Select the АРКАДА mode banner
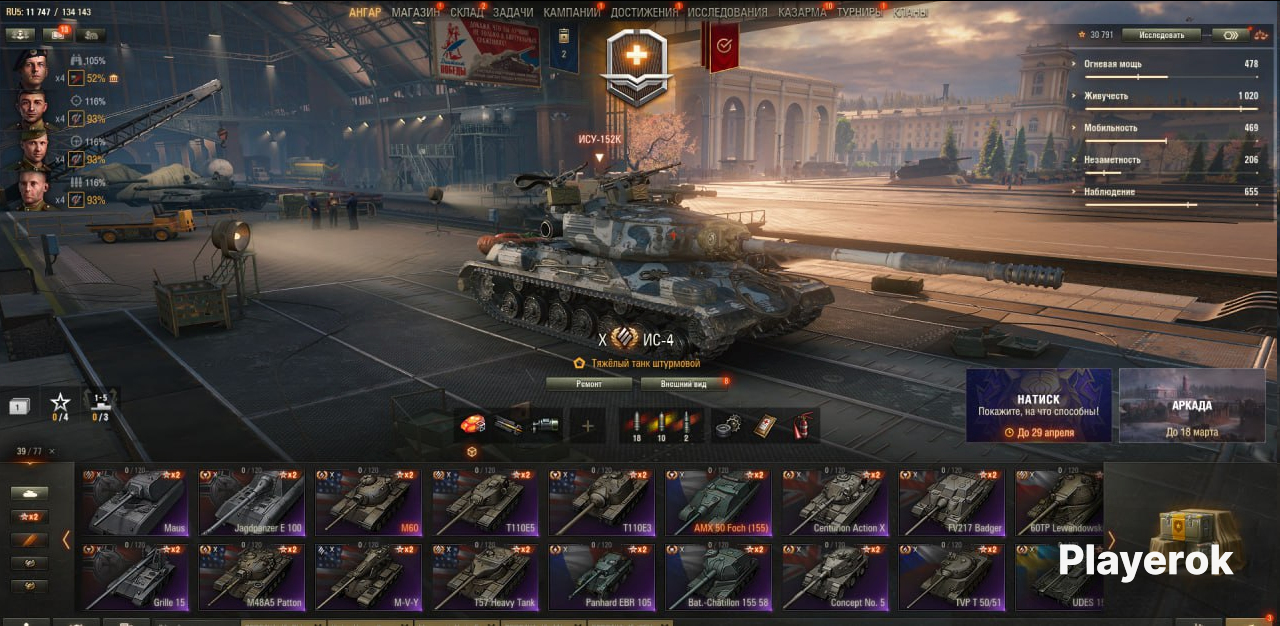The width and height of the screenshot is (1280, 626). 1191,405
